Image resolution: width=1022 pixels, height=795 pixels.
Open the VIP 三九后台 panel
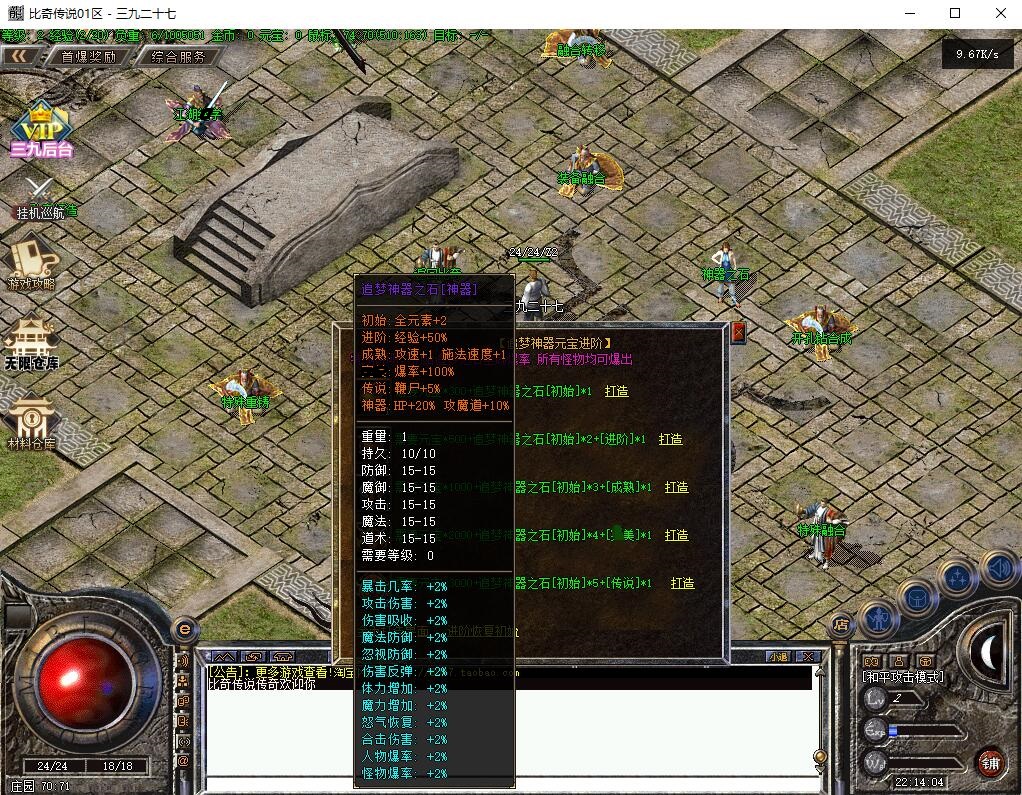[x=41, y=130]
